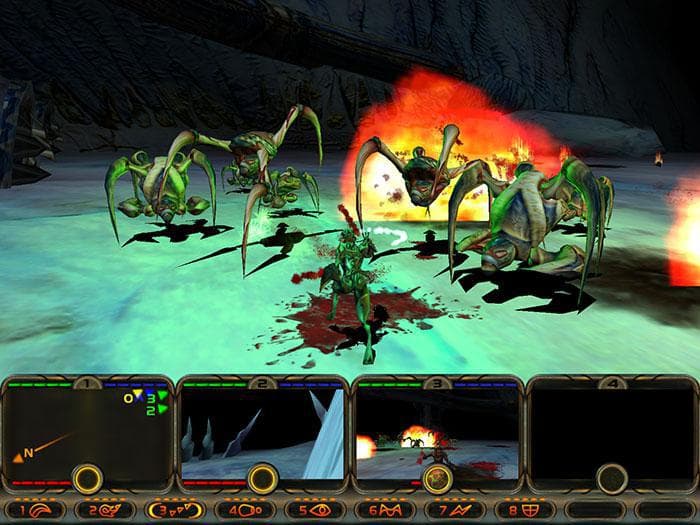700x525 pixels.
Task: Select command button 8 with shield icon
Action: 524,510
